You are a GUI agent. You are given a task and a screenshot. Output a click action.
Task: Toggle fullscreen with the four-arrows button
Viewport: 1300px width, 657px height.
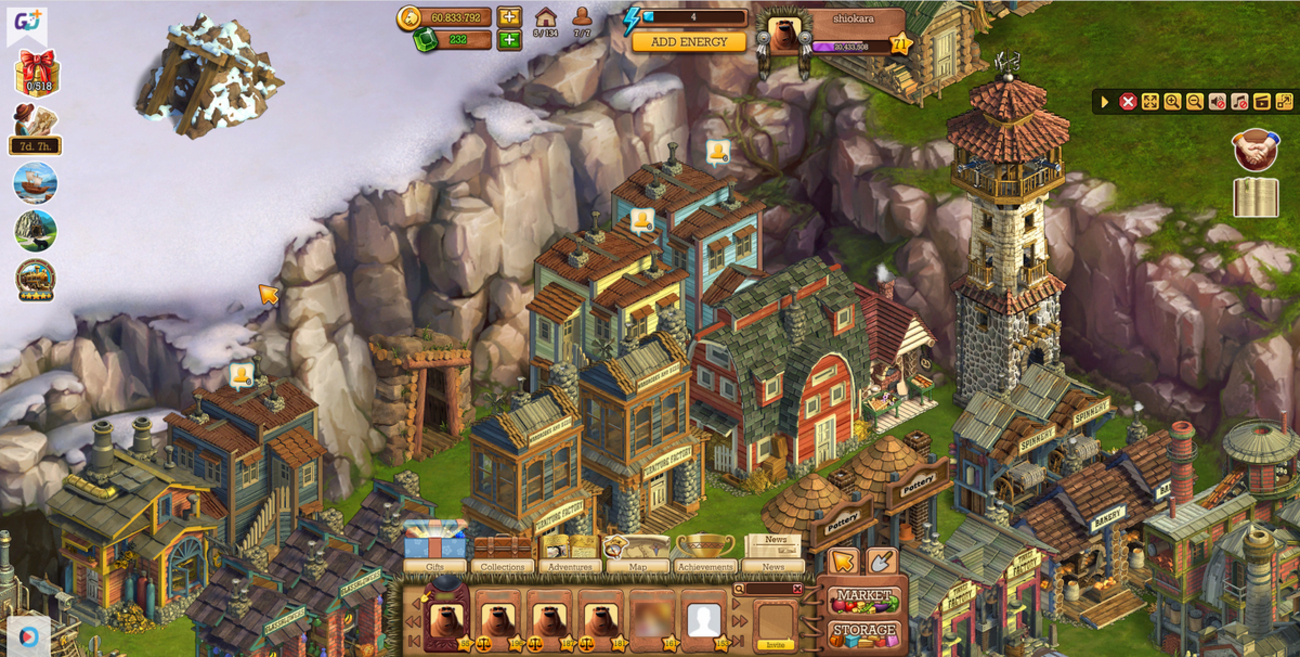pos(1150,101)
